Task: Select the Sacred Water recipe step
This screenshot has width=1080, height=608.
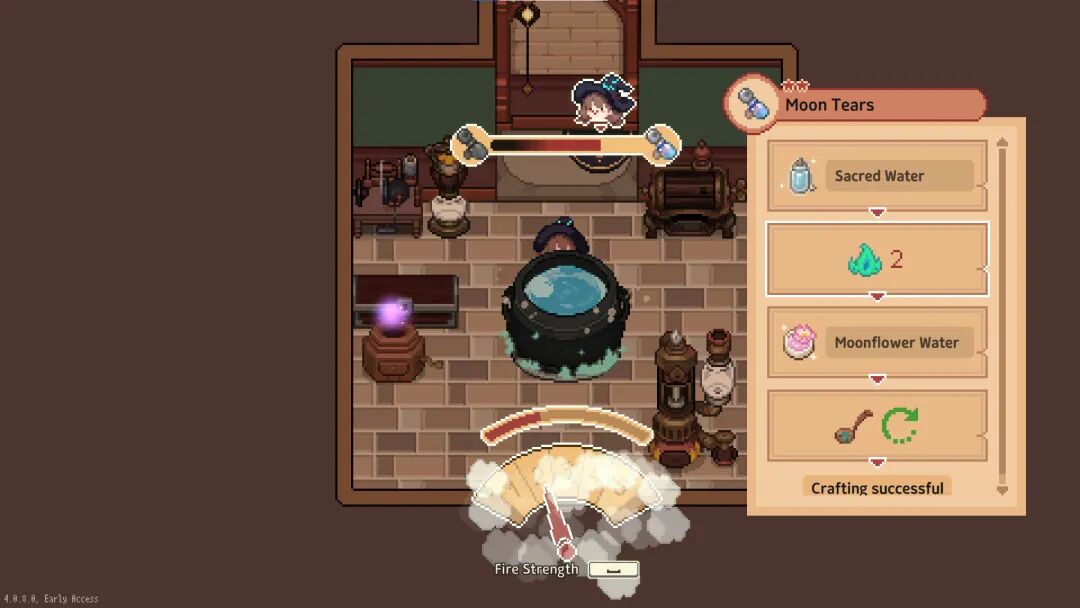Action: 877,176
